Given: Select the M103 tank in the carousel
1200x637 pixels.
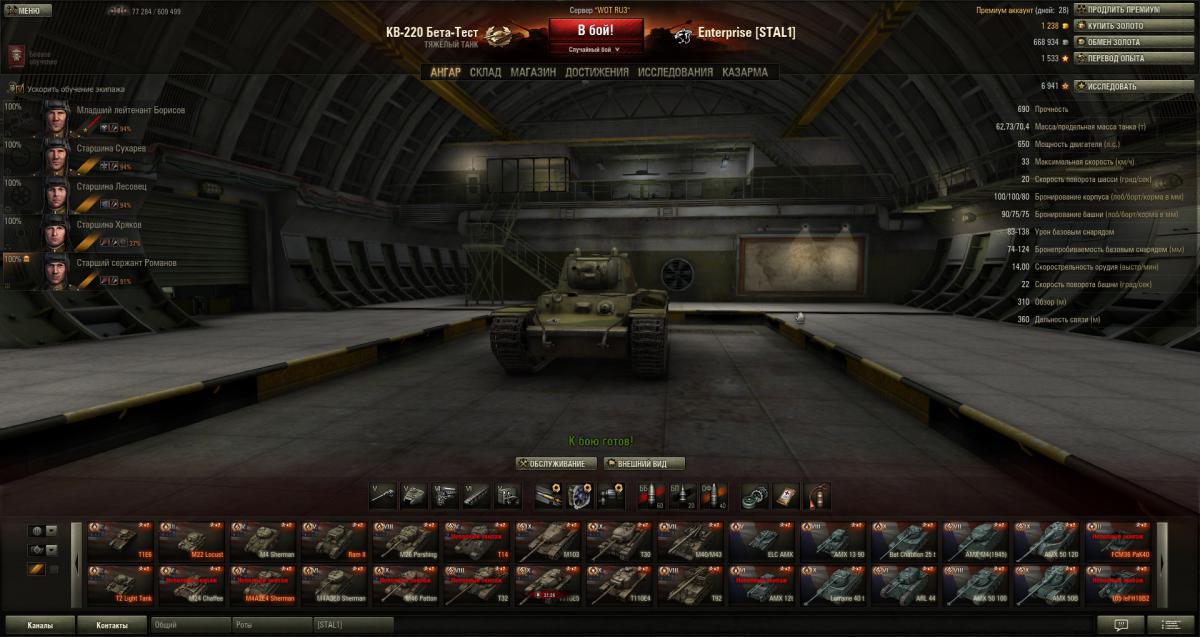Looking at the screenshot, I should coord(545,540).
